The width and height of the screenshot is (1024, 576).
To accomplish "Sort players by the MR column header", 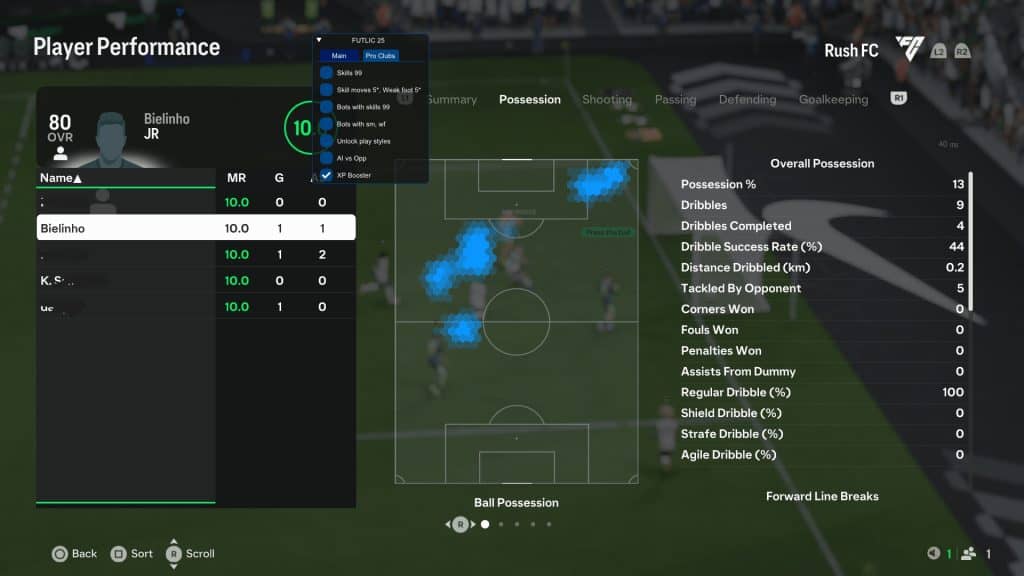I will 236,178.
